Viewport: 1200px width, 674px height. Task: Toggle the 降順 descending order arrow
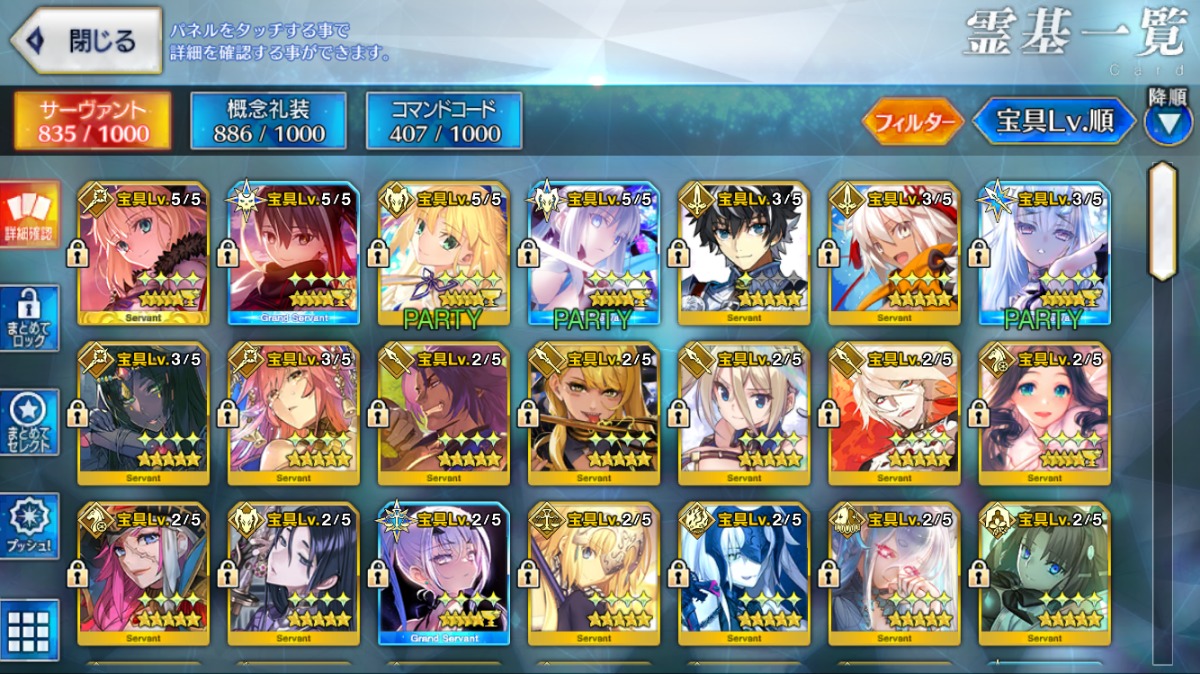coord(1167,122)
